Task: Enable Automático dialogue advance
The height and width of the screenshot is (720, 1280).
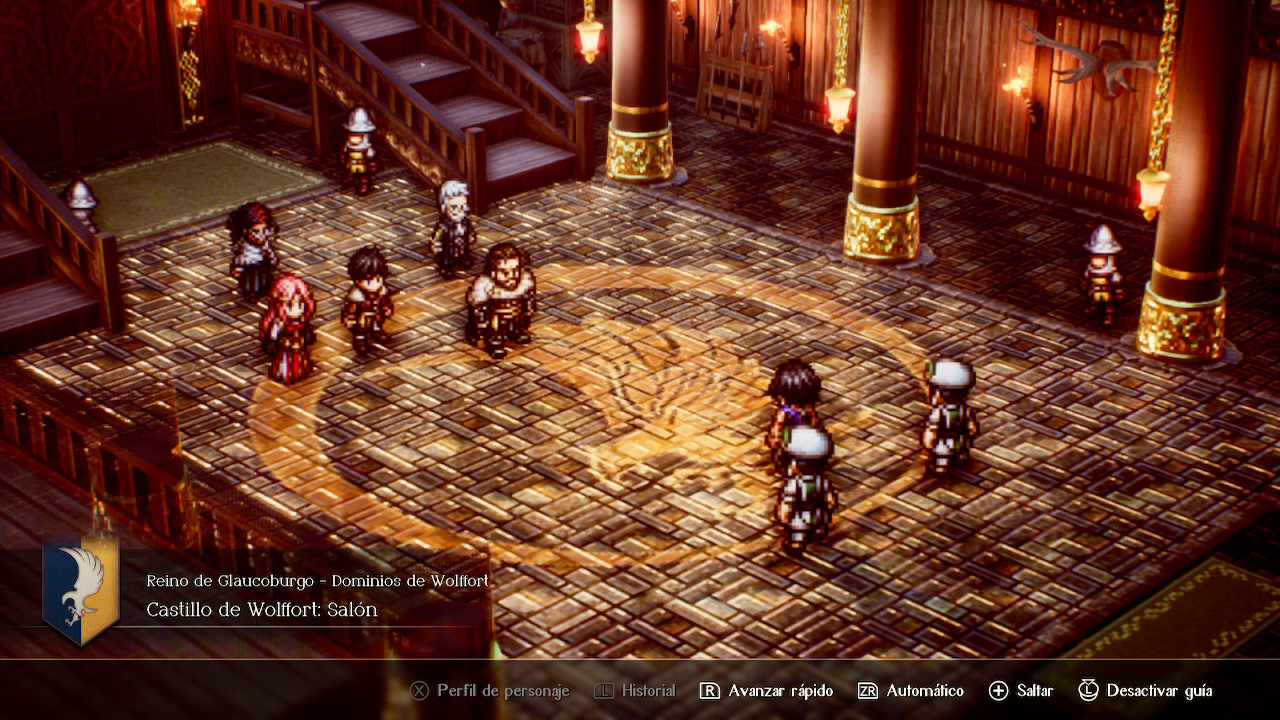Action: (x=911, y=691)
